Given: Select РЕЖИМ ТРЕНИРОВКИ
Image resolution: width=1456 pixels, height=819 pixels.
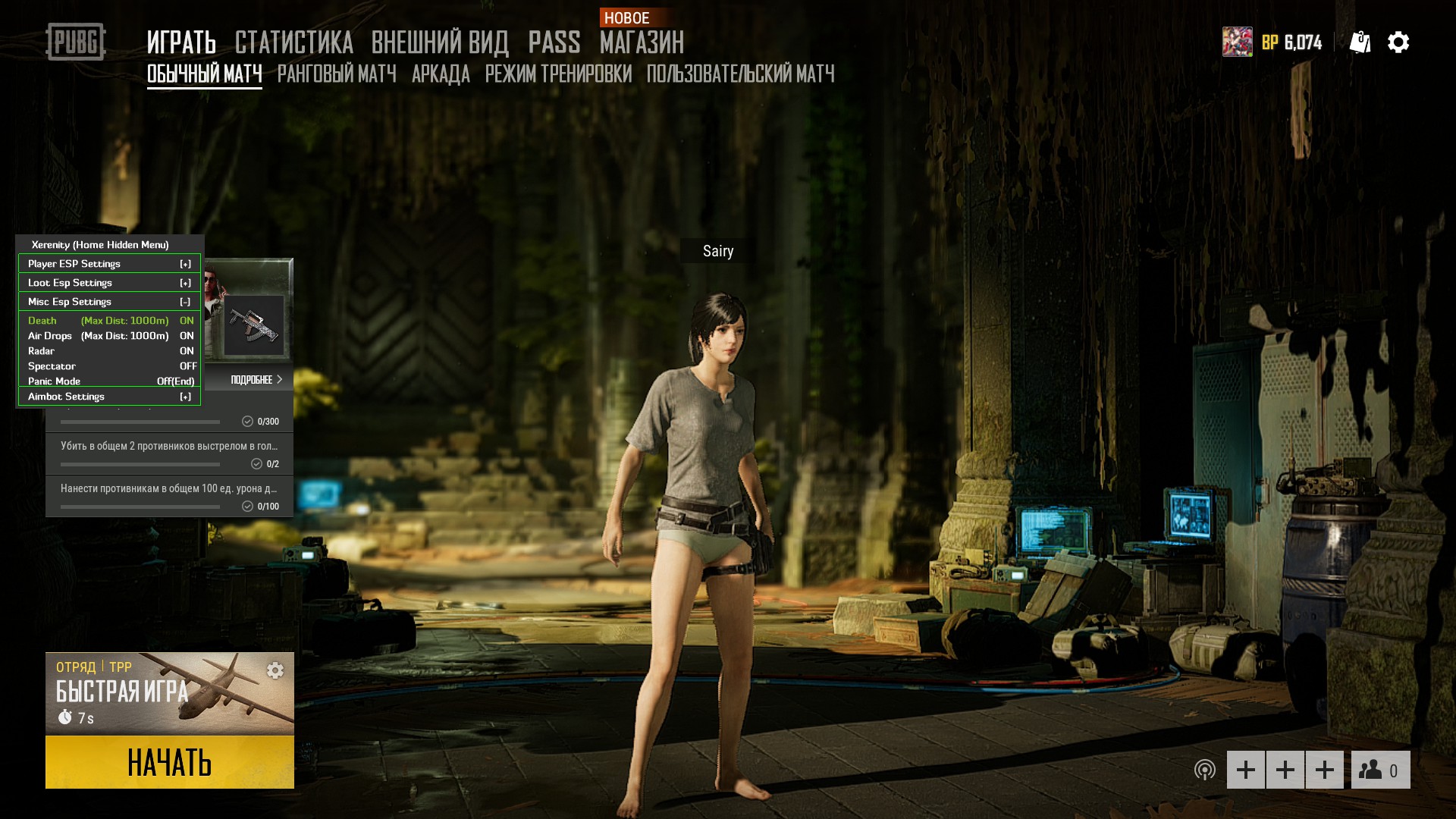Looking at the screenshot, I should 558,74.
